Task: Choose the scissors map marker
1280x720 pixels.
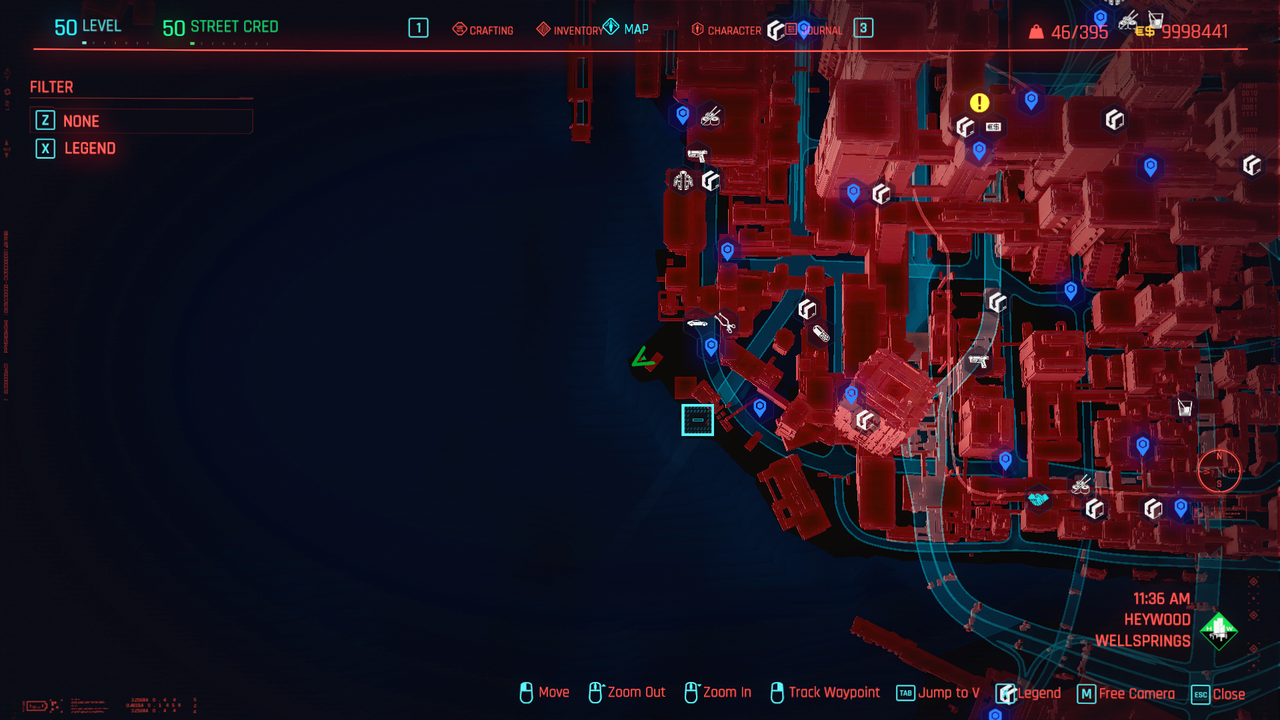Action: (x=725, y=323)
